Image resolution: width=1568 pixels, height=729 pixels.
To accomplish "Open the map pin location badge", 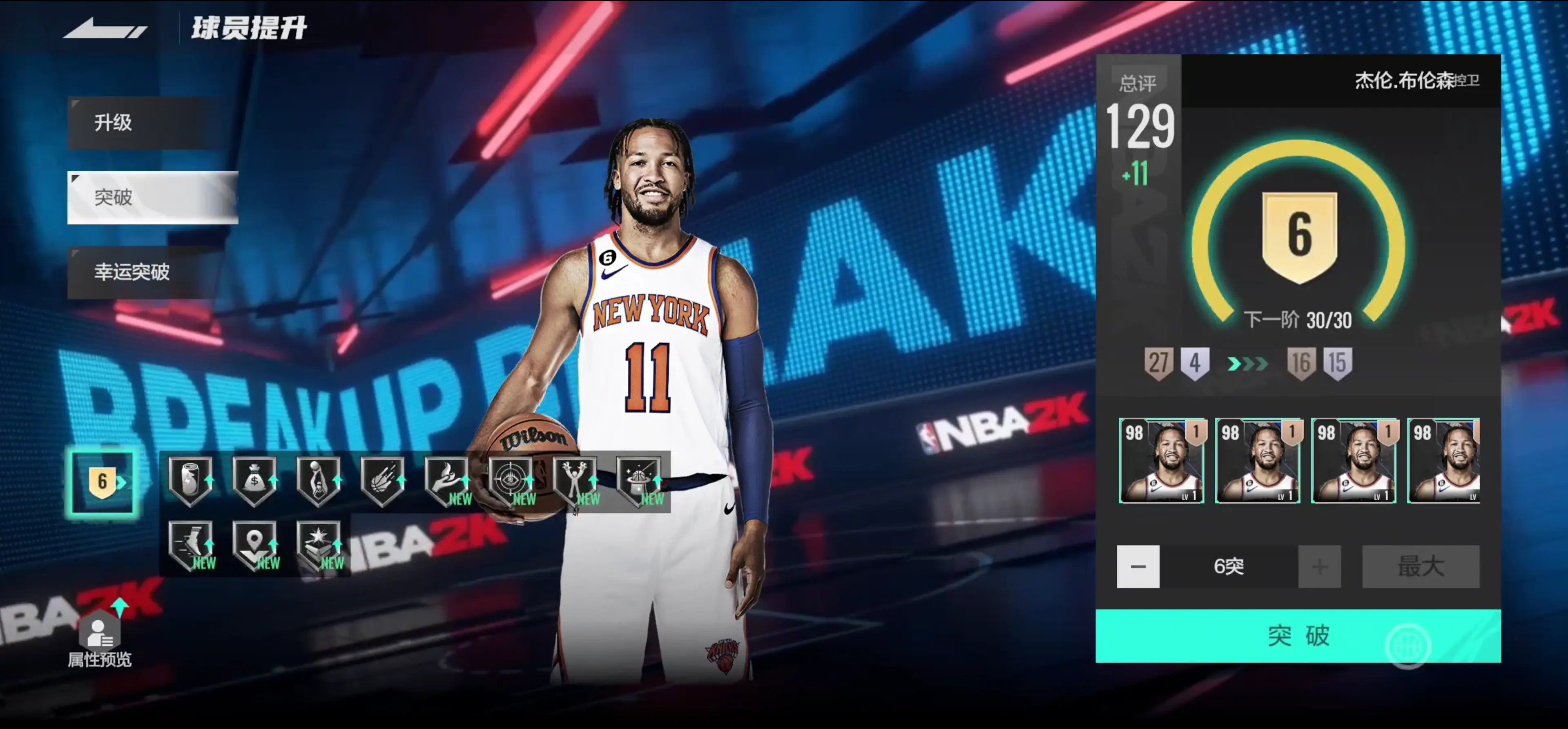I will 254,544.
